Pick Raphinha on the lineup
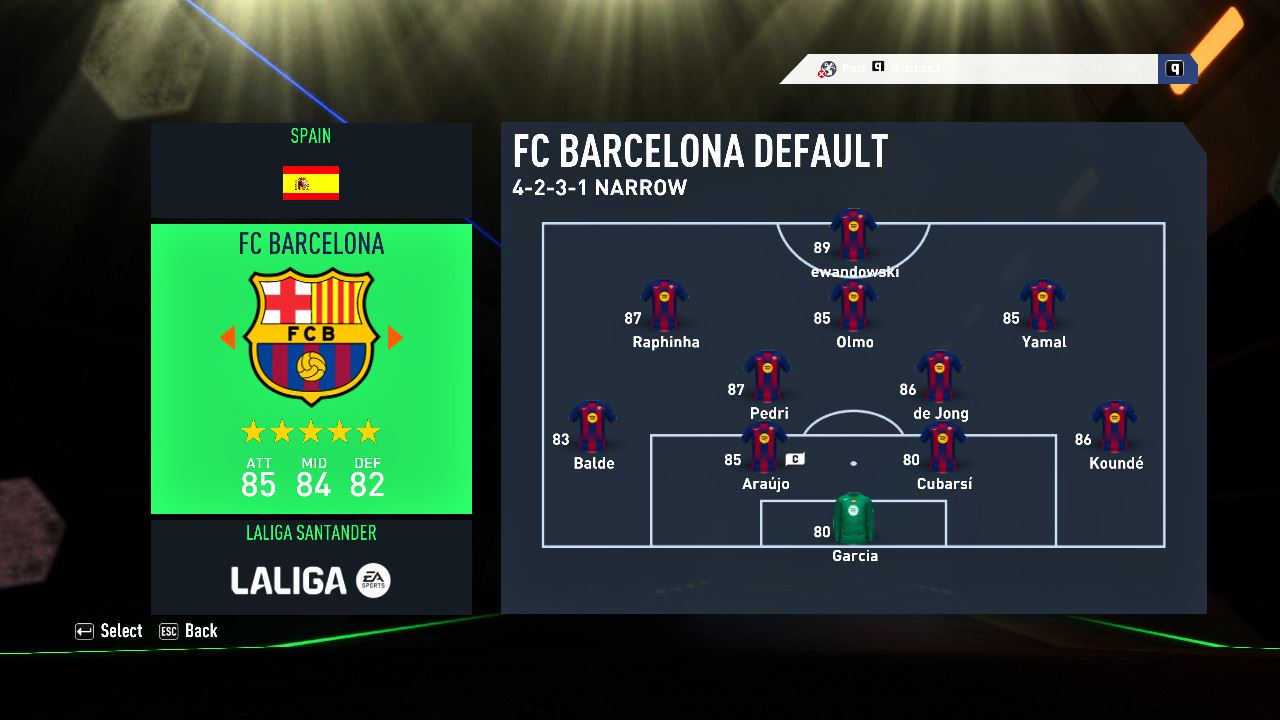Image resolution: width=1280 pixels, height=720 pixels. point(665,305)
